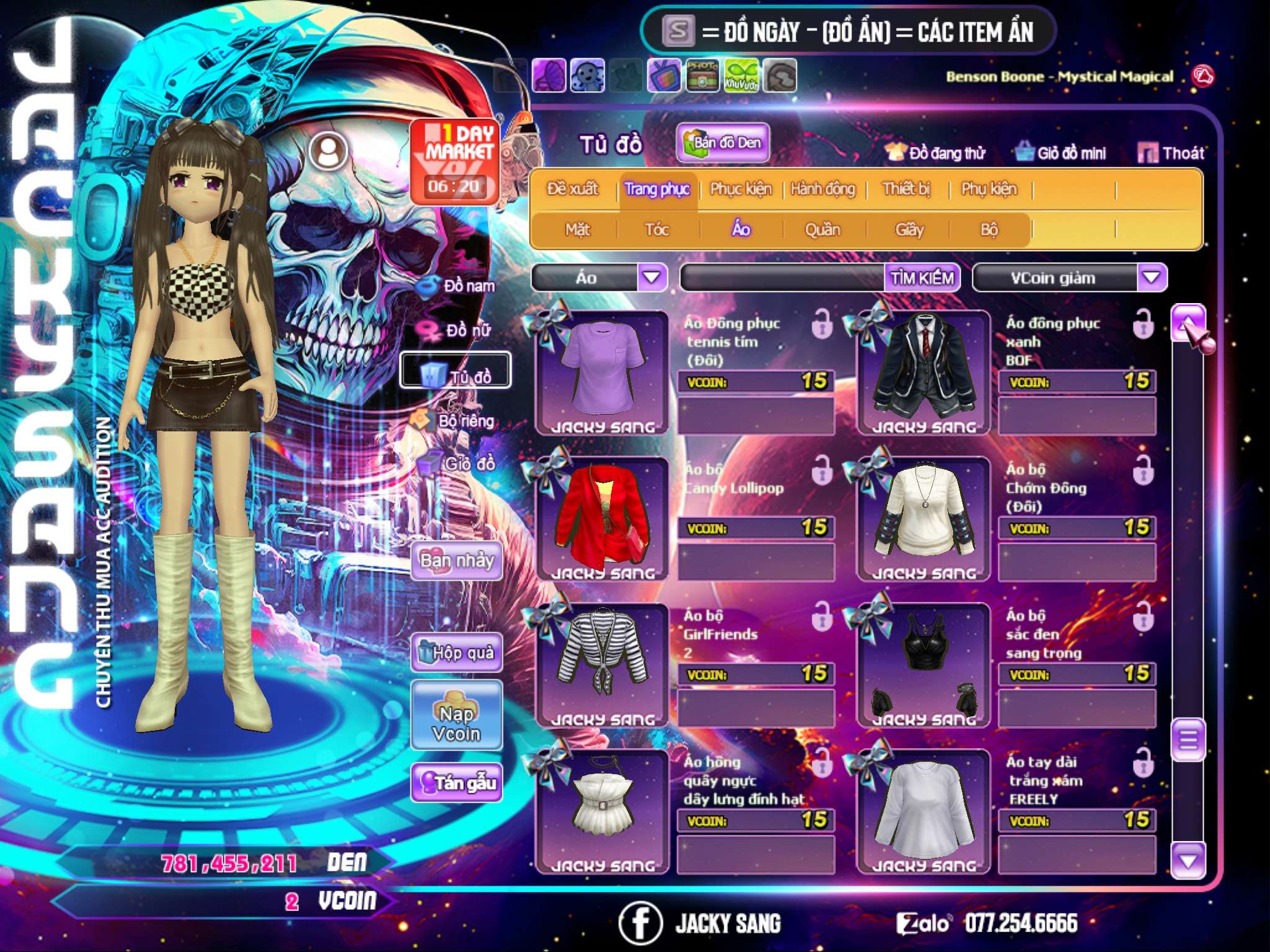Exit via the Thoát button
1270x952 pixels.
1171,153
